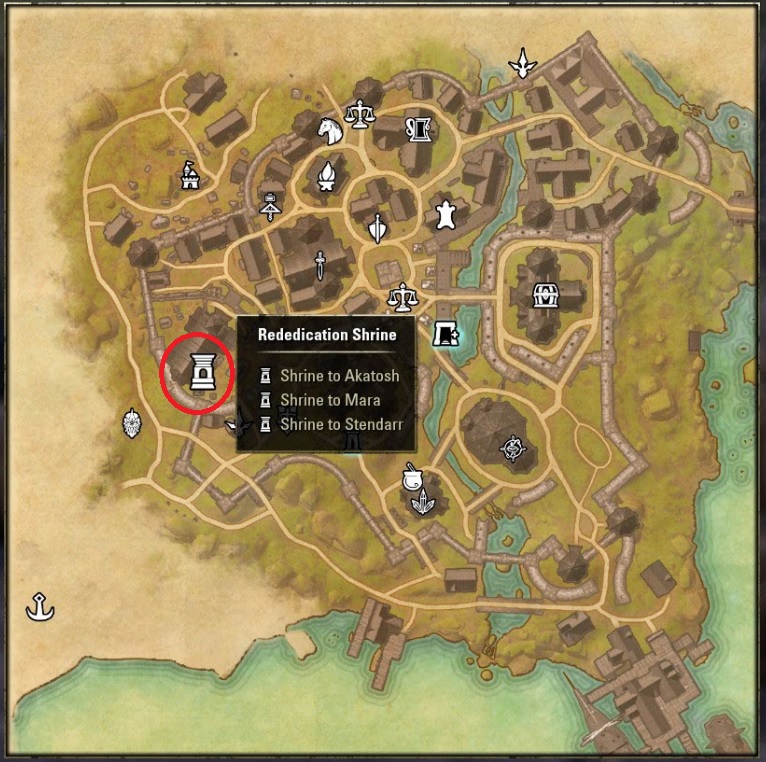This screenshot has width=766, height=762.
Task: Choose the mortar and pestle alchemy marker
Action: [410, 477]
